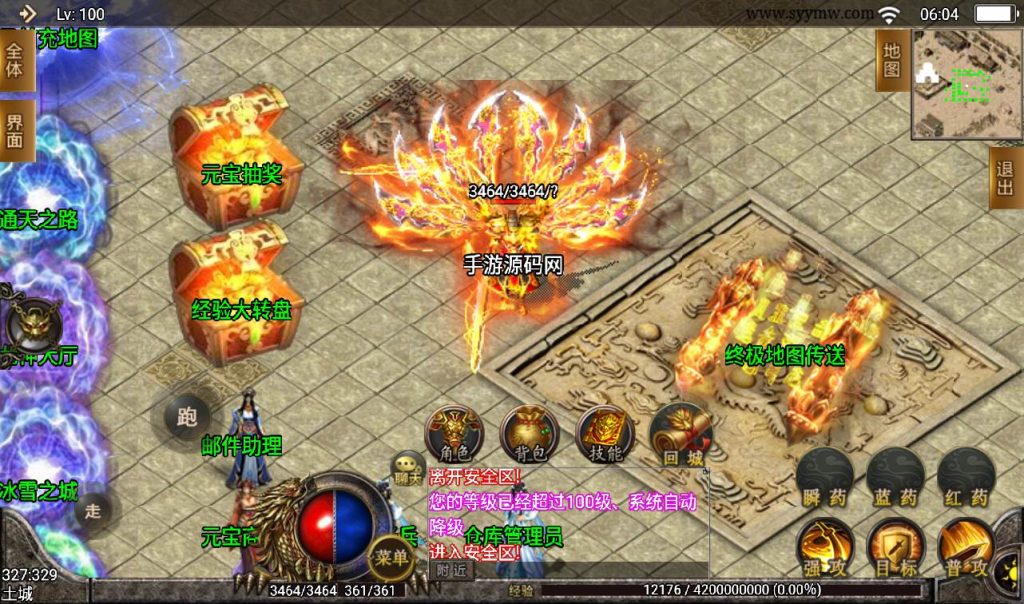Drink a 红药 health potion
The width and height of the screenshot is (1024, 604).
(965, 477)
